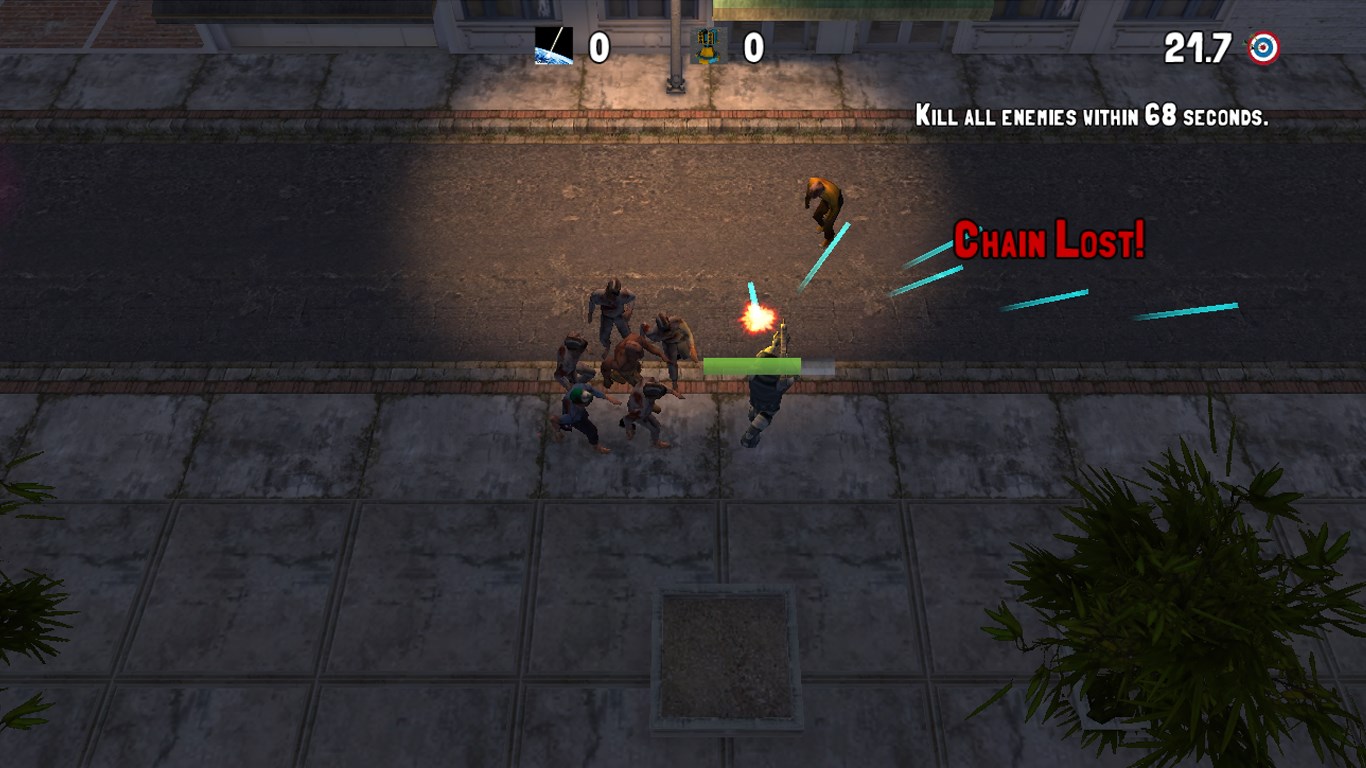Select the yellow turret item icon

(x=708, y=47)
